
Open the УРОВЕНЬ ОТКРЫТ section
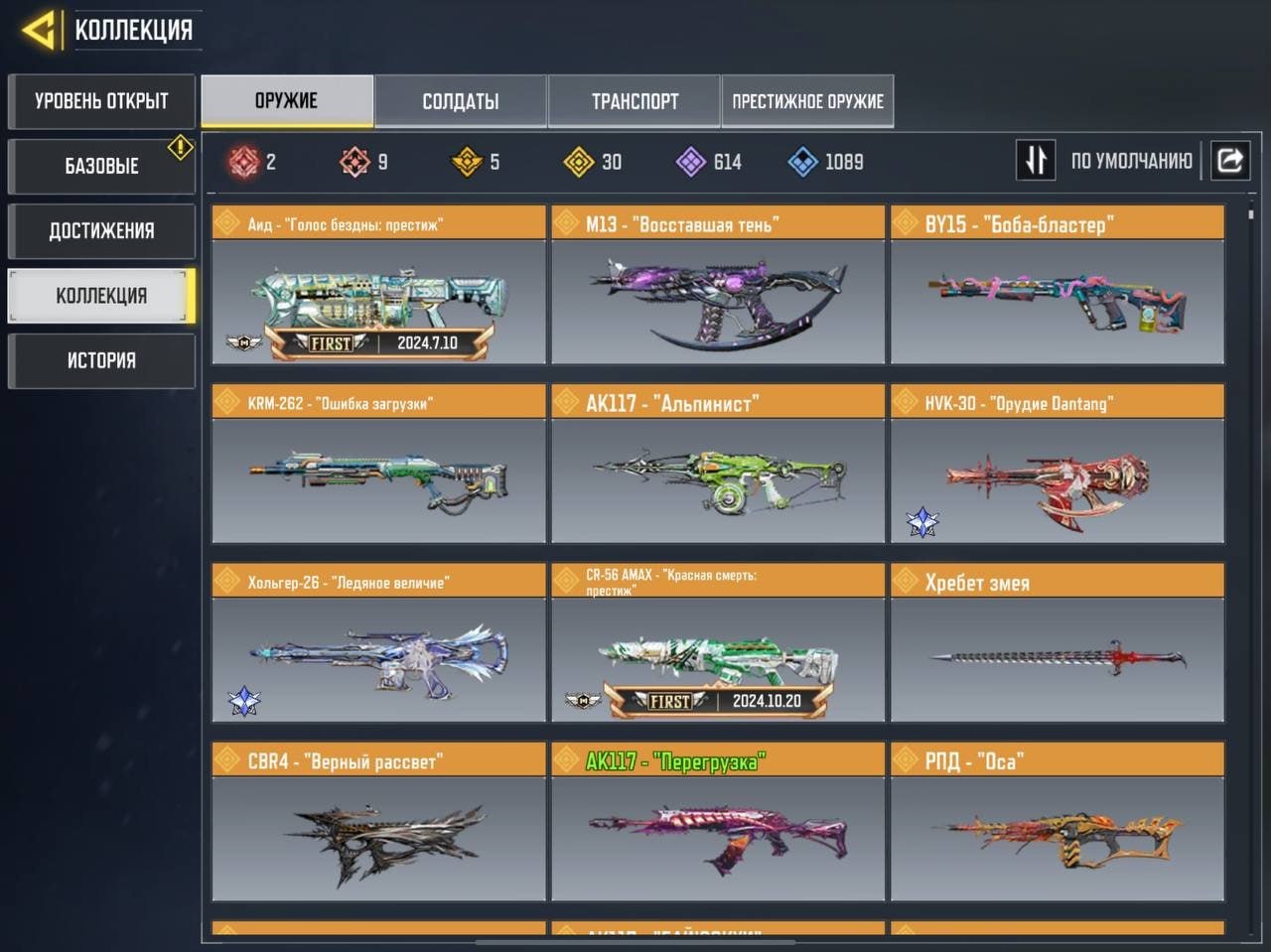[101, 101]
